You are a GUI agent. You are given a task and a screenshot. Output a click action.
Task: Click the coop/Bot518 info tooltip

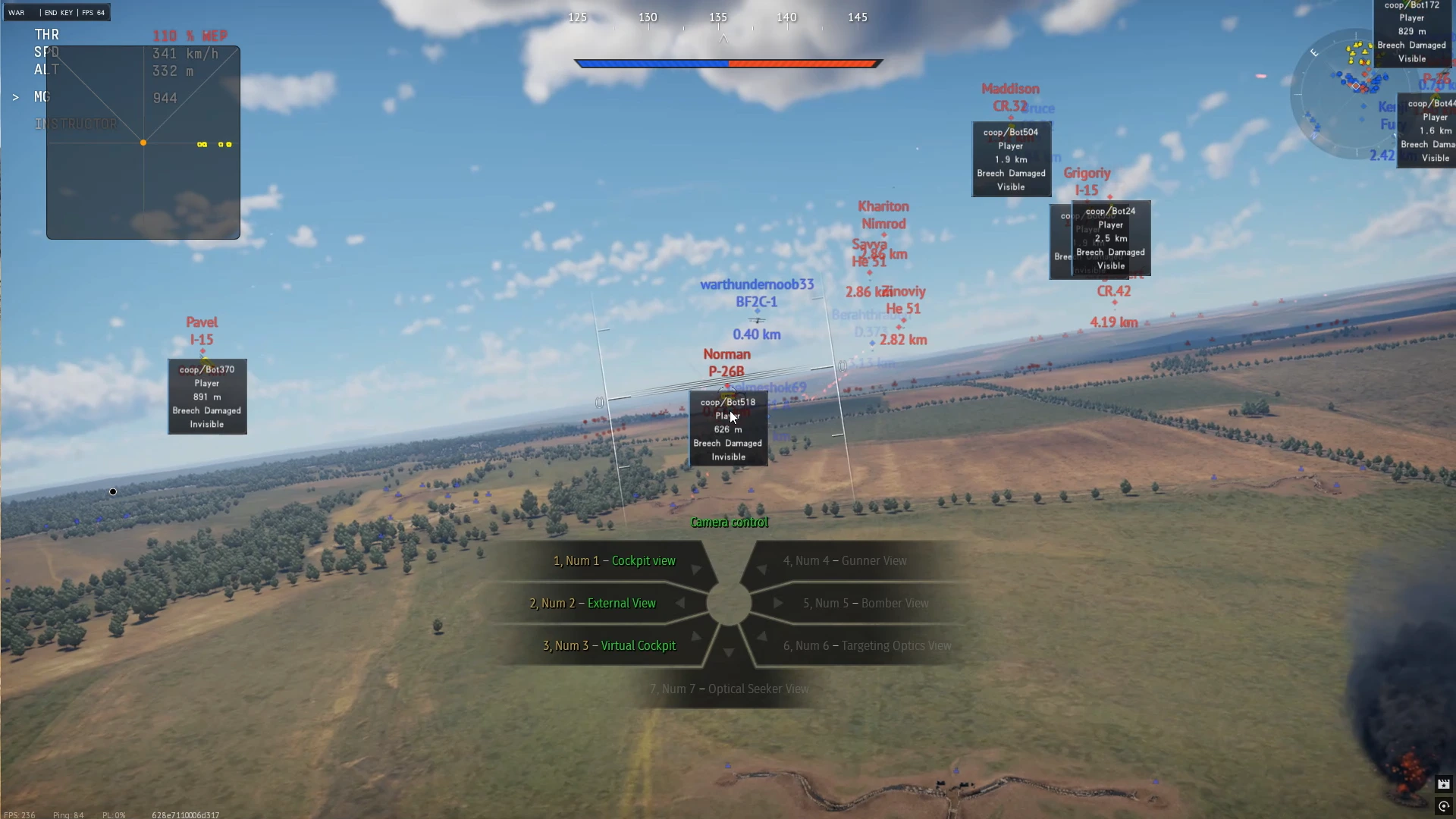coord(727,428)
